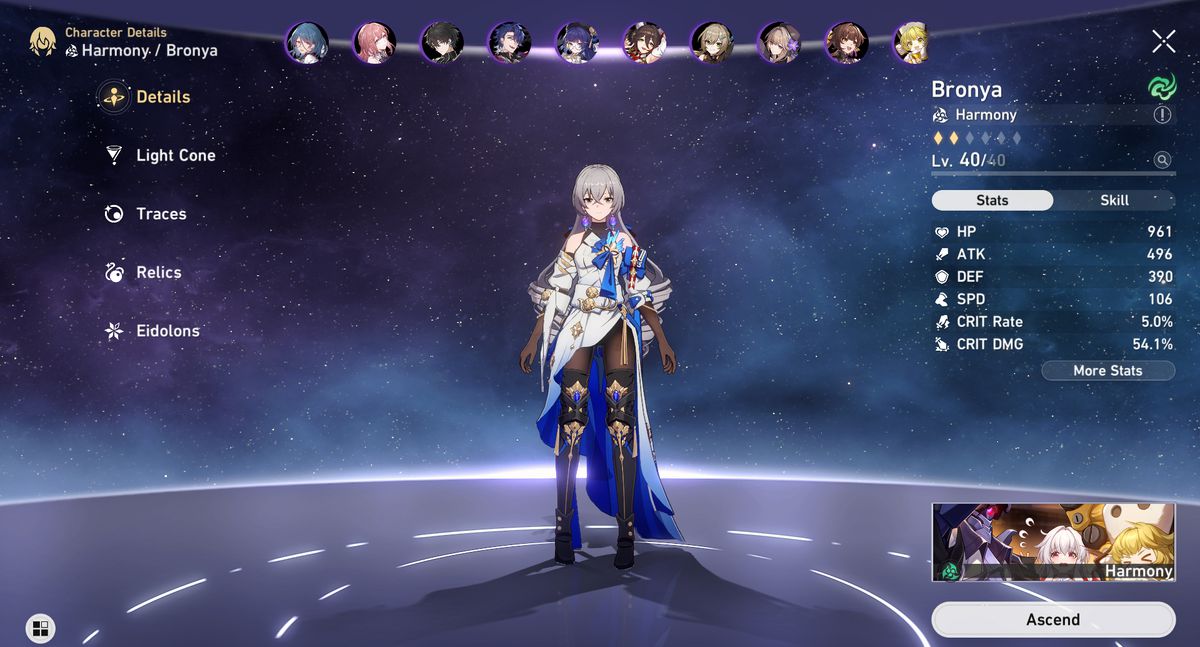This screenshot has height=647, width=1200.
Task: Choose the black-haired character portrait
Action: tap(441, 43)
